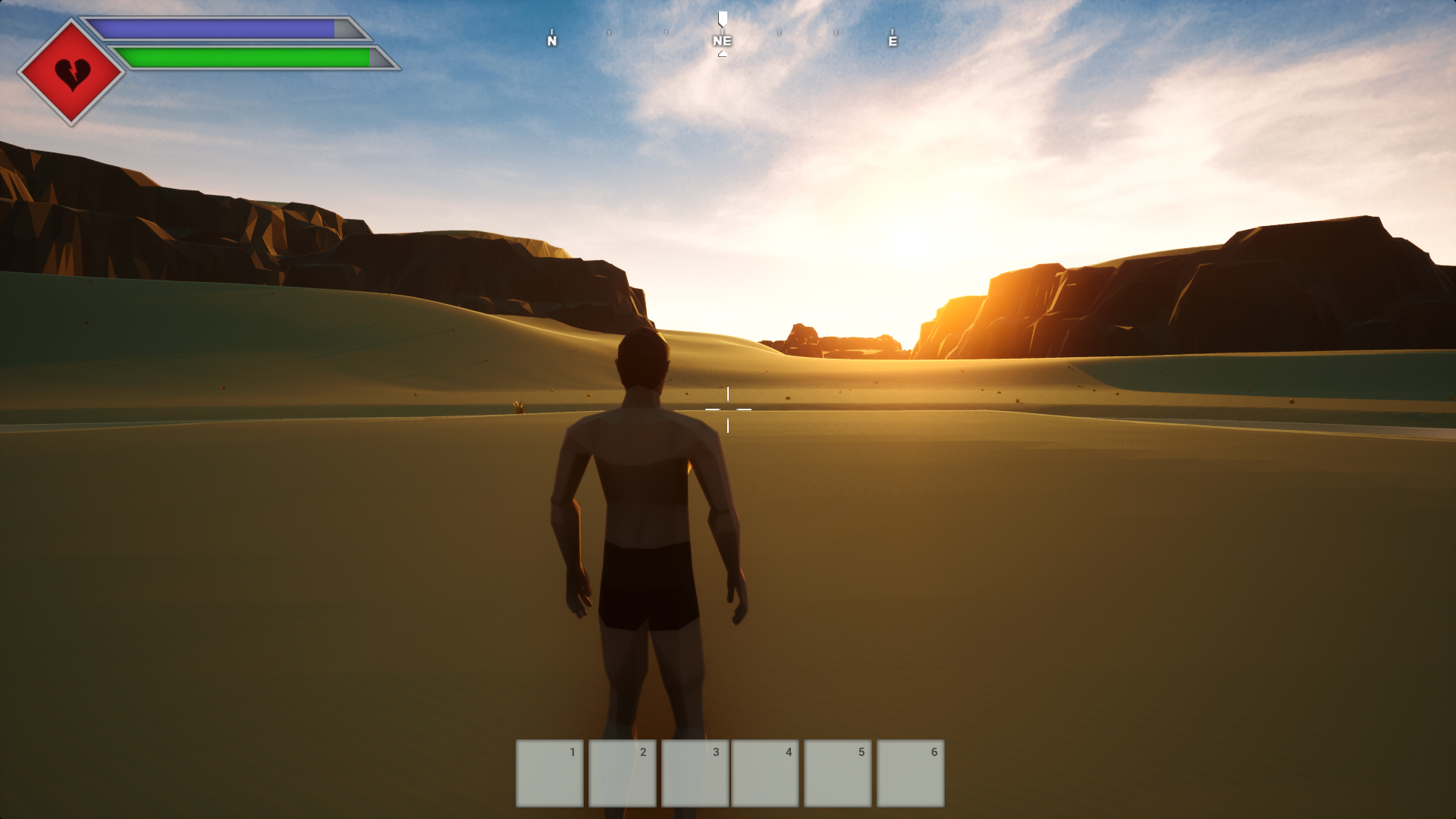Select hotbar slot 6

point(909,772)
